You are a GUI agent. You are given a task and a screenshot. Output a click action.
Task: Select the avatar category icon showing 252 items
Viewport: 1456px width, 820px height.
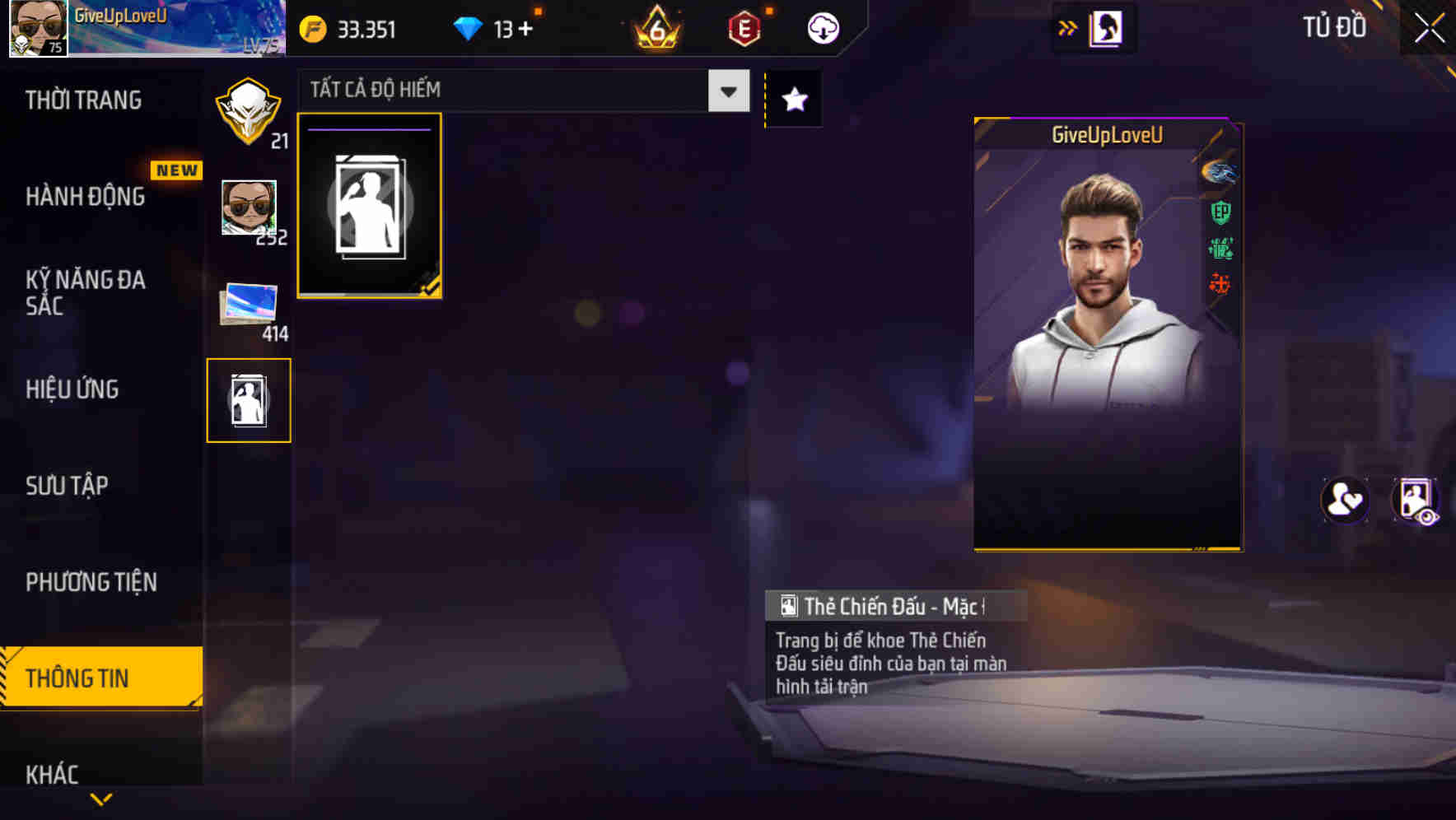[x=249, y=208]
